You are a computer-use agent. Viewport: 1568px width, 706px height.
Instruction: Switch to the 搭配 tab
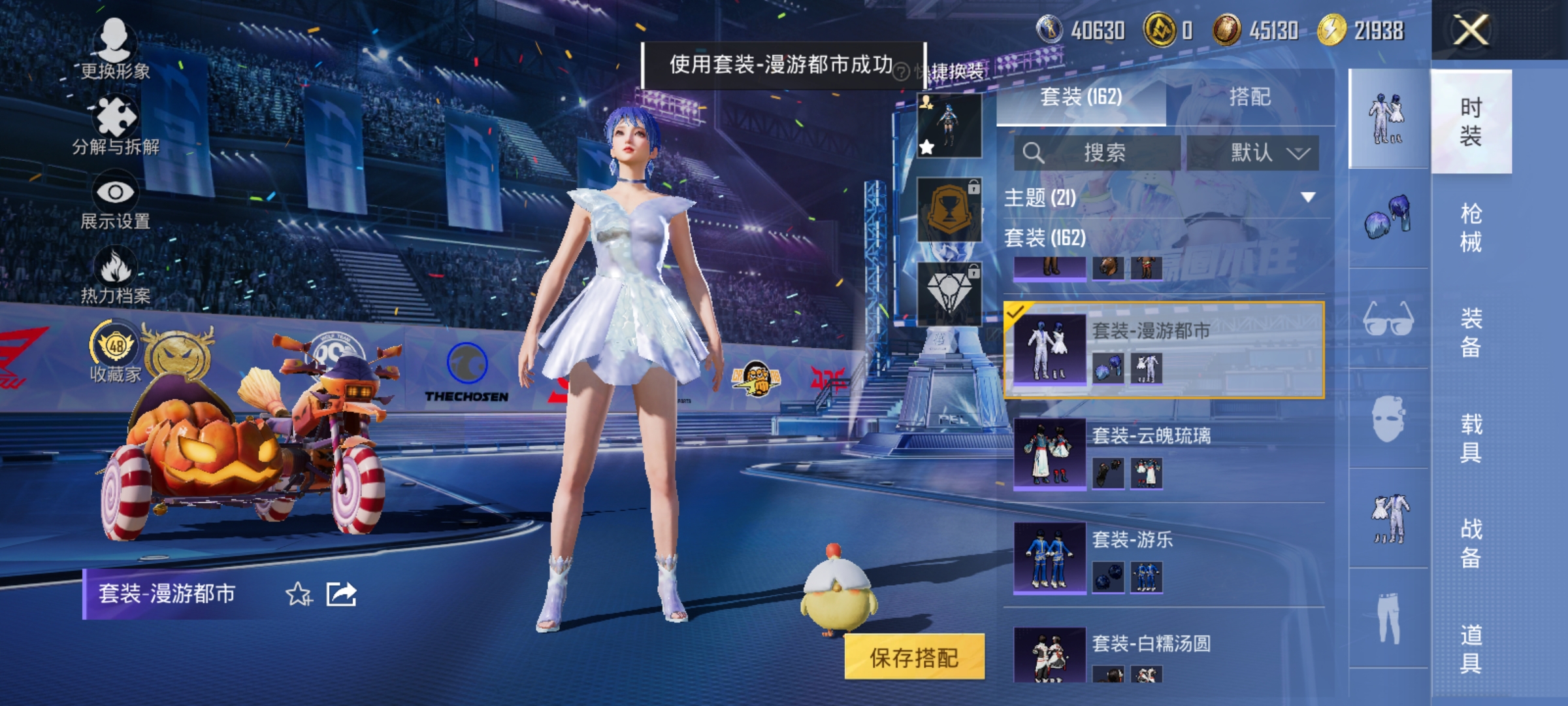pyautogui.click(x=1250, y=97)
